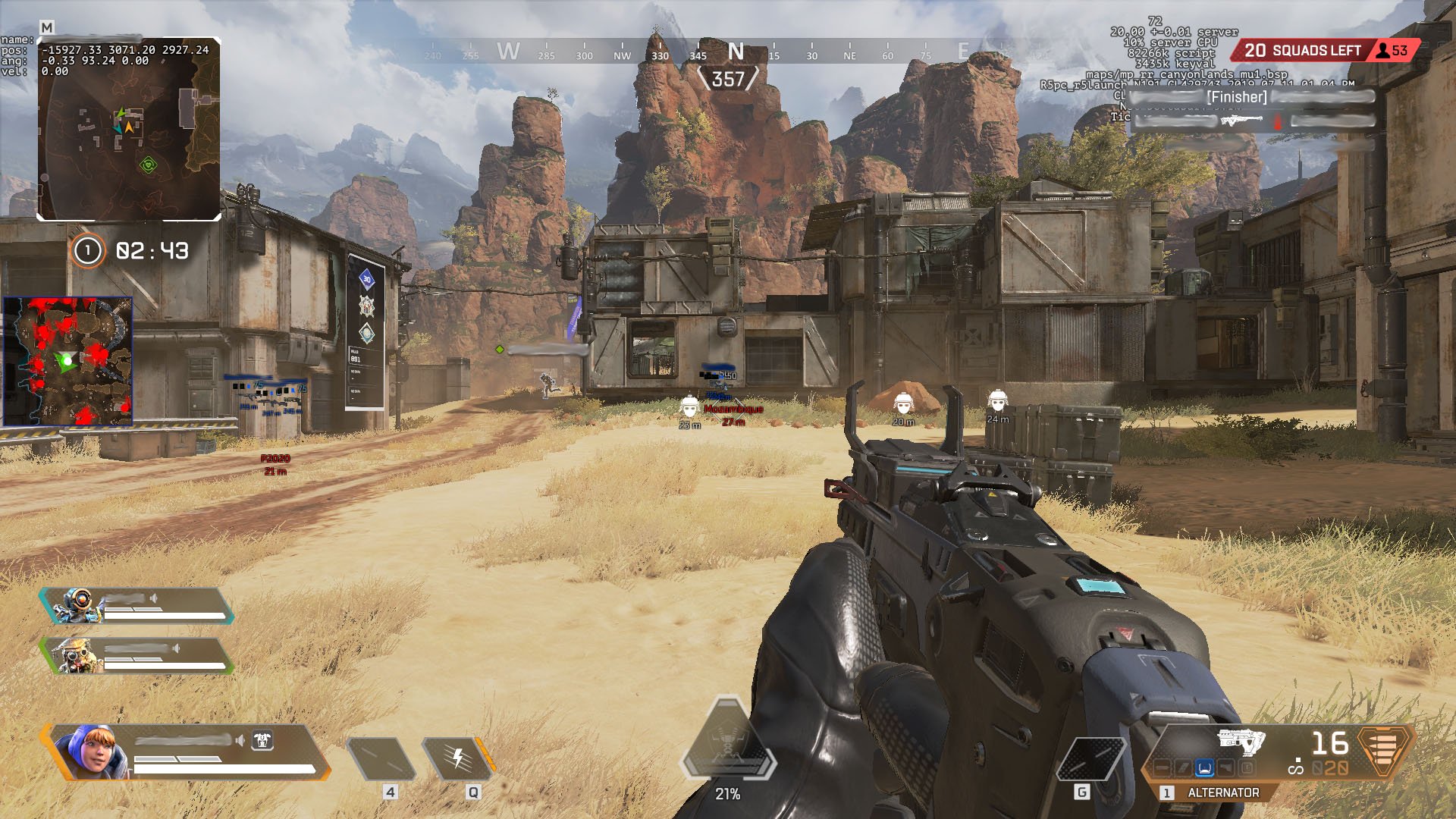Viewport: 1456px width, 819px height.
Task: Click the body armor icon beside player name
Action: click(x=262, y=740)
